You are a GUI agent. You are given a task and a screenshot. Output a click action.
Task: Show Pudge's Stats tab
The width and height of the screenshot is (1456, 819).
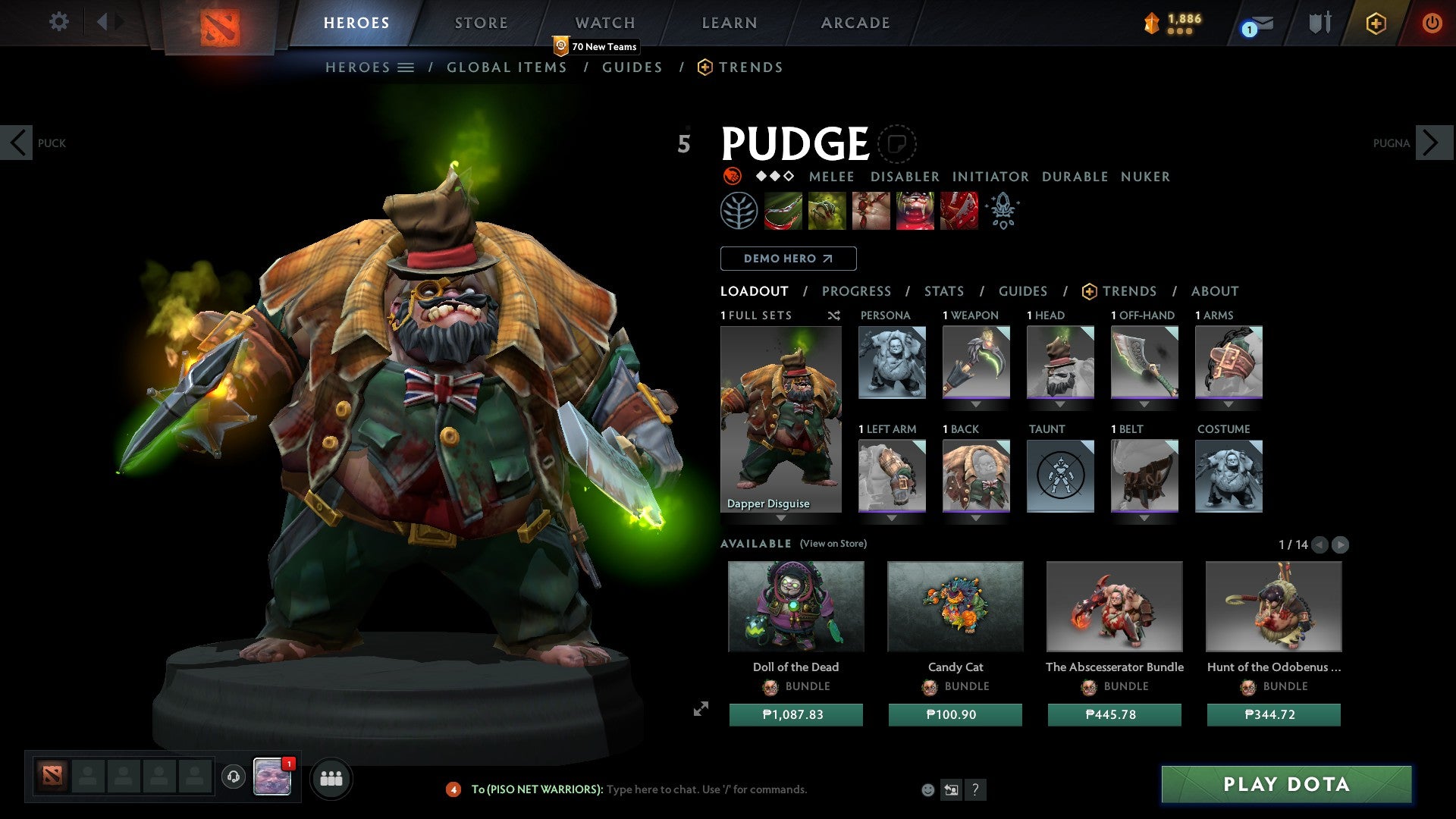[x=943, y=291]
